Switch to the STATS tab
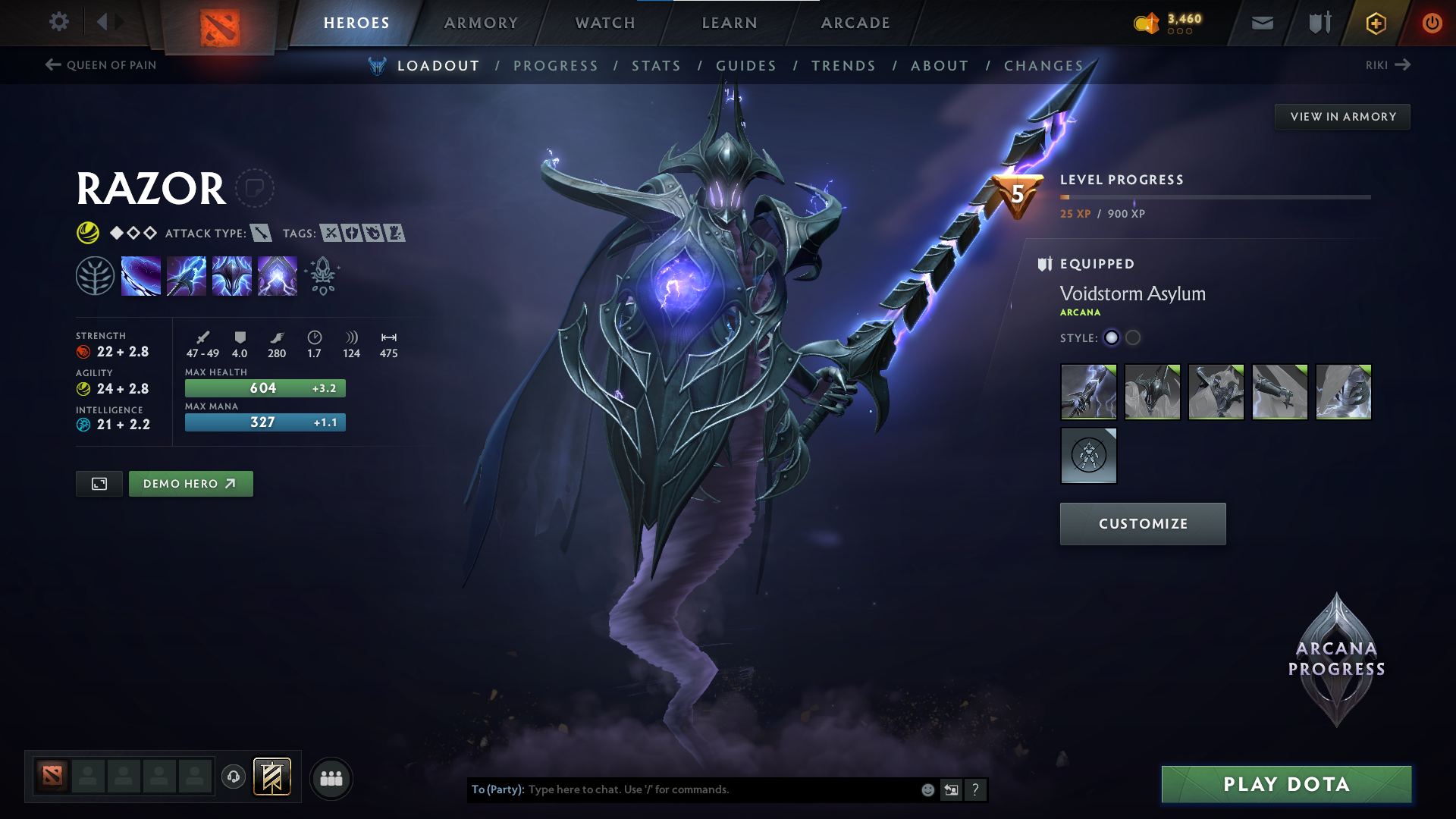Screen dimensions: 1456x819 [656, 66]
